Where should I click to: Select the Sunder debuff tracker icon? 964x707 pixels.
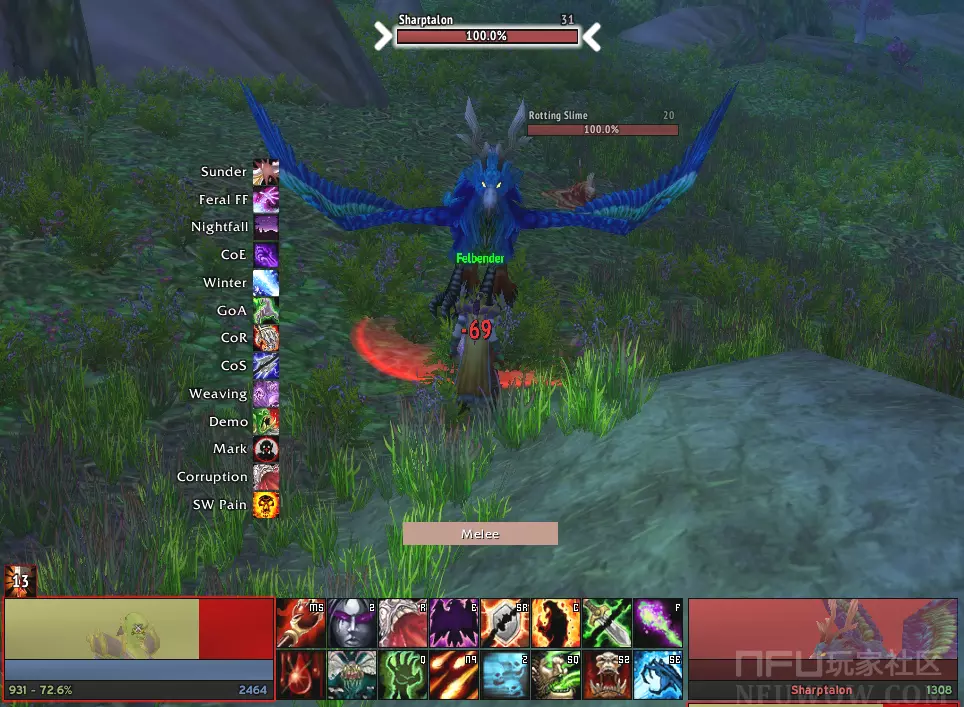(266, 172)
